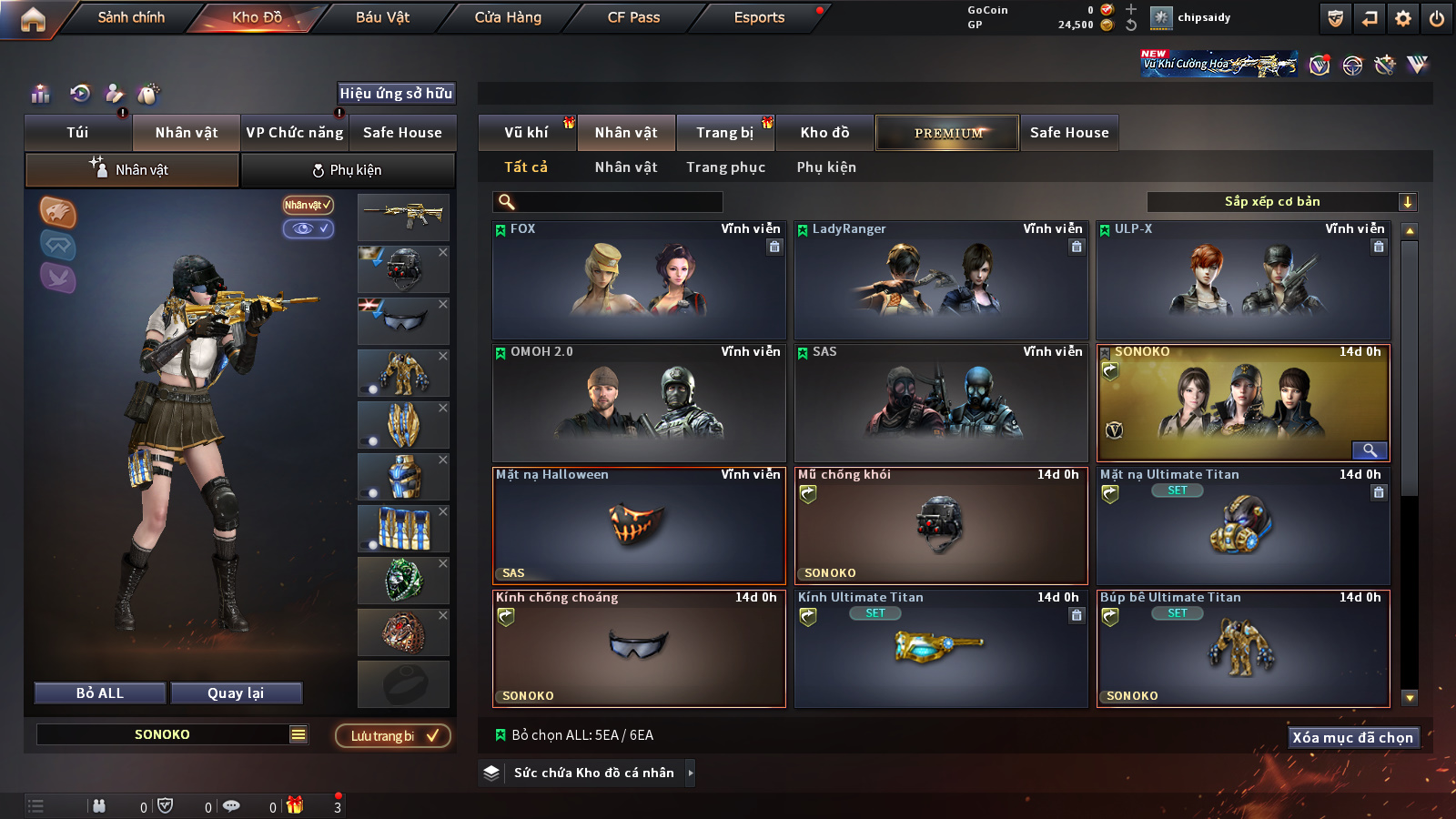
Task: Open the CF Pass tab
Action: click(x=633, y=17)
